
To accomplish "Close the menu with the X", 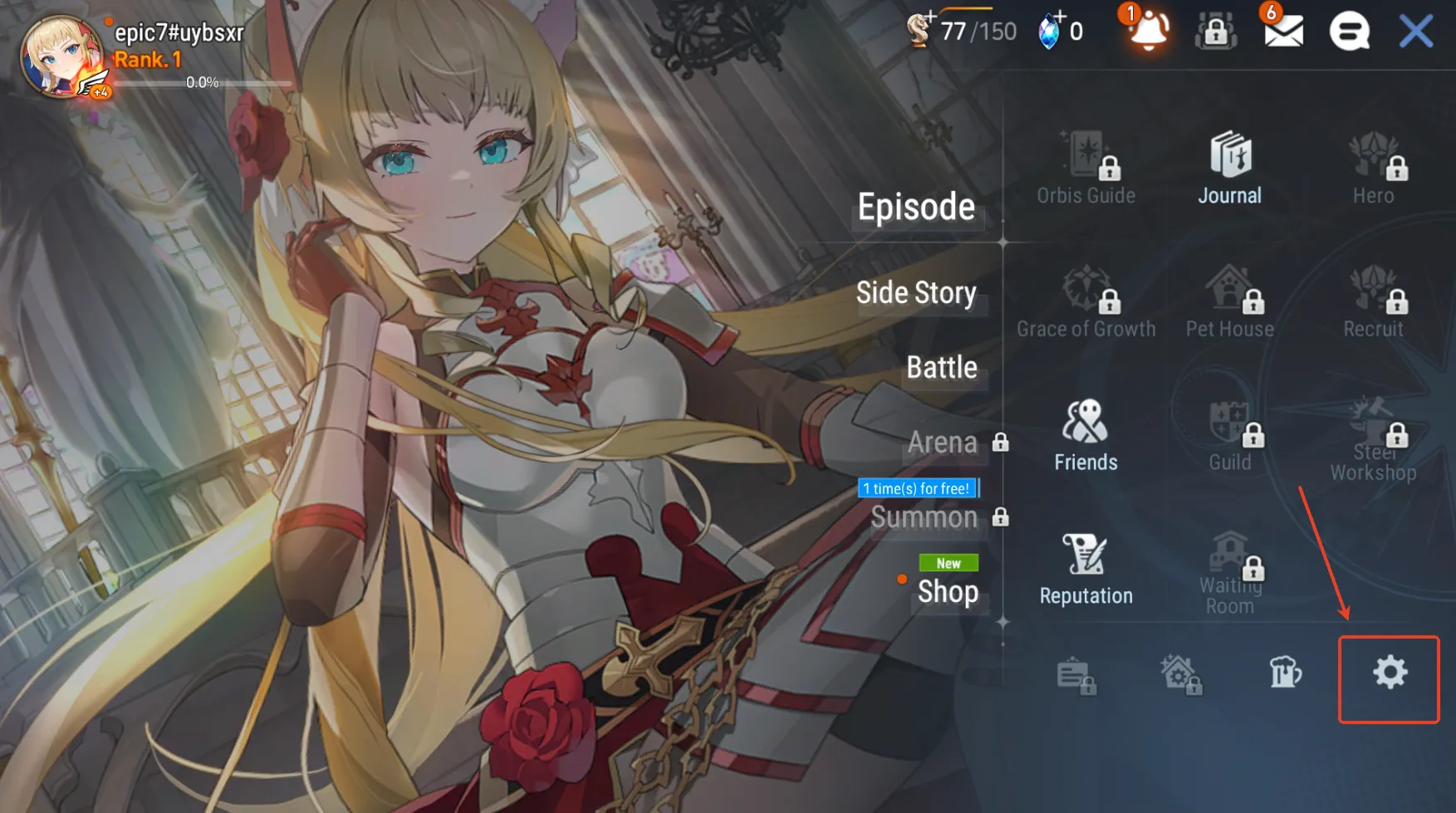I will tap(1416, 32).
